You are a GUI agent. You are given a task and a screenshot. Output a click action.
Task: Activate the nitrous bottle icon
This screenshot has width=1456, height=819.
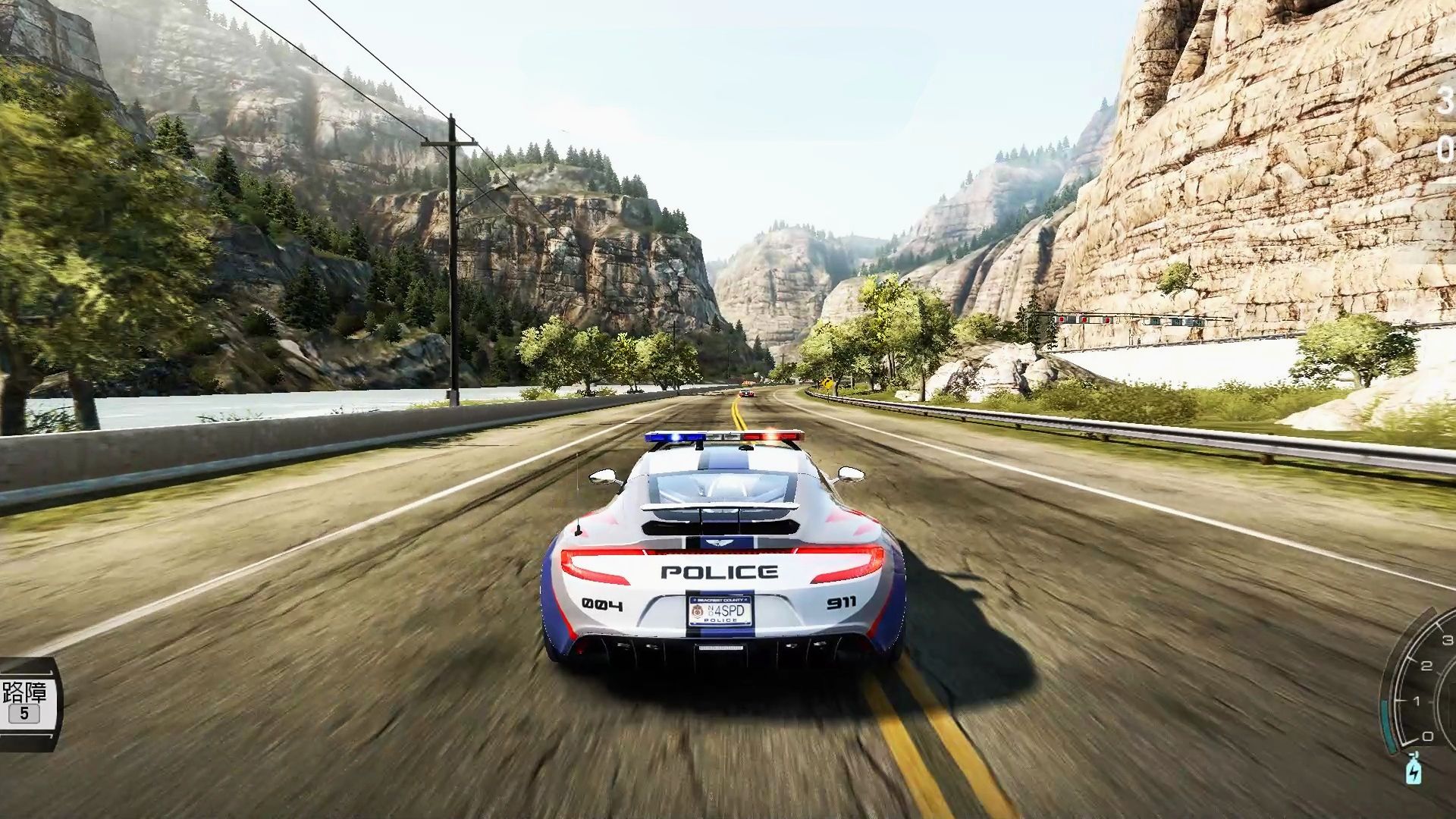(x=1414, y=769)
